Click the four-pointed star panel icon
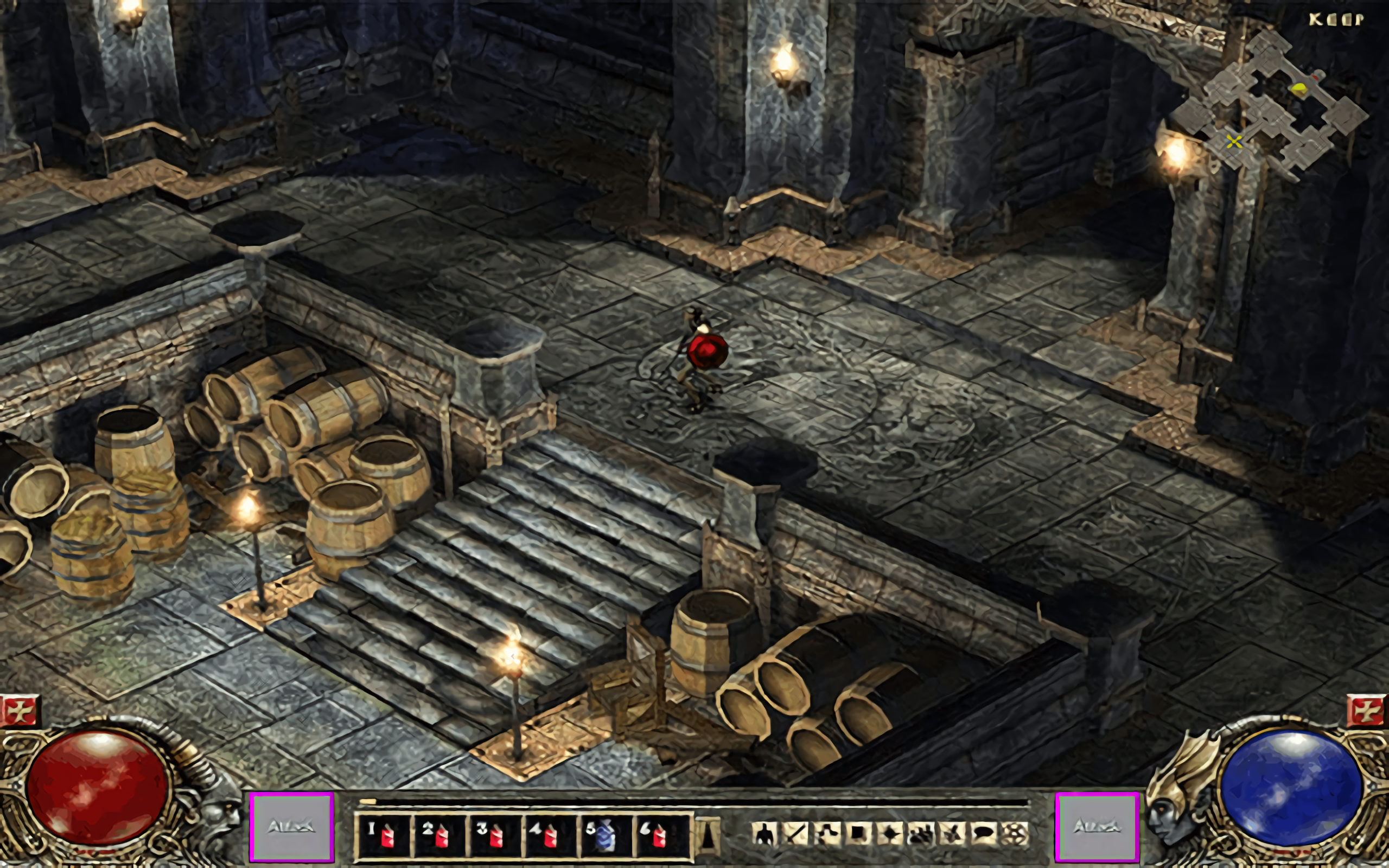This screenshot has width=1389, height=868. 890,834
